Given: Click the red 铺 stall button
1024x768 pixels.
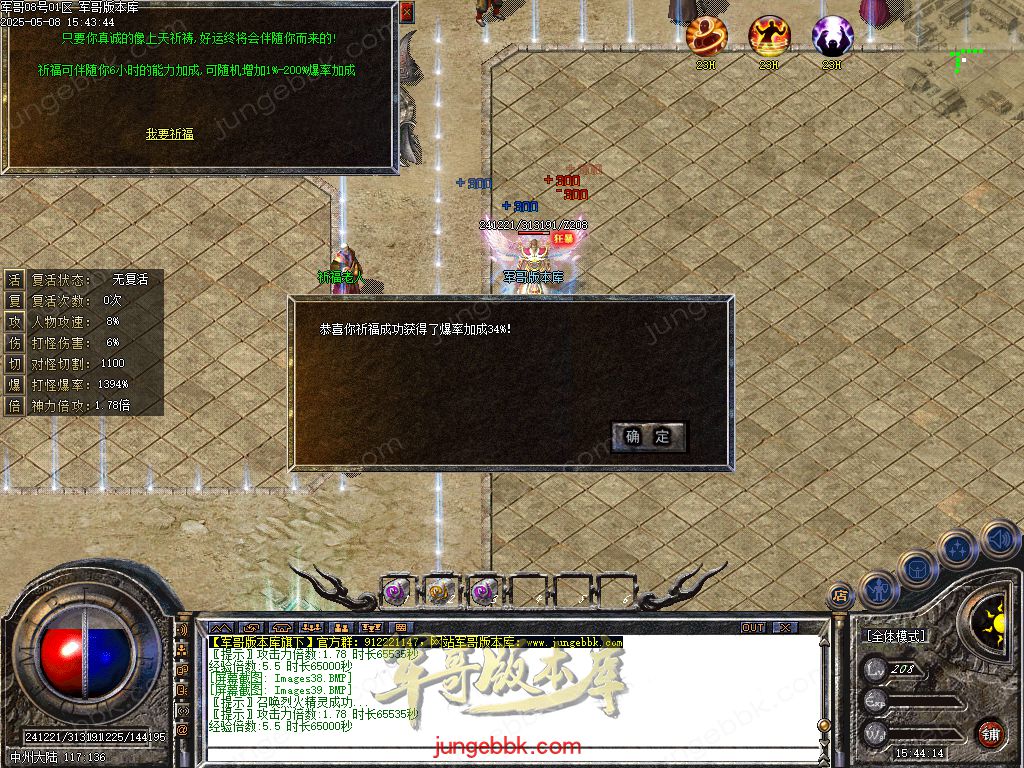Looking at the screenshot, I should (990, 733).
